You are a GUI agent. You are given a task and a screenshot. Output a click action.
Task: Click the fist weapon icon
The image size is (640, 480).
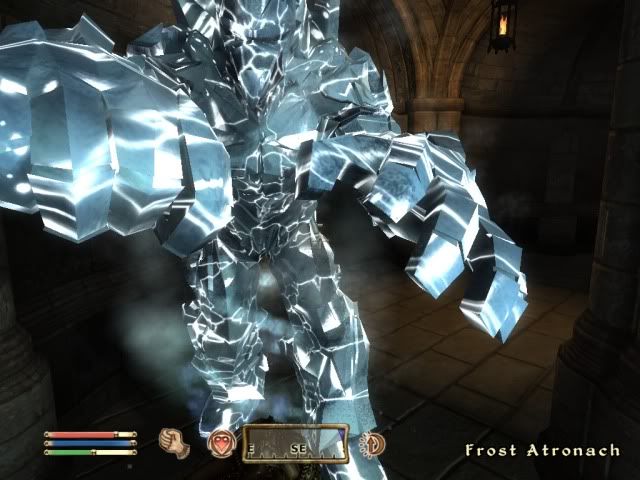pyautogui.click(x=170, y=441)
